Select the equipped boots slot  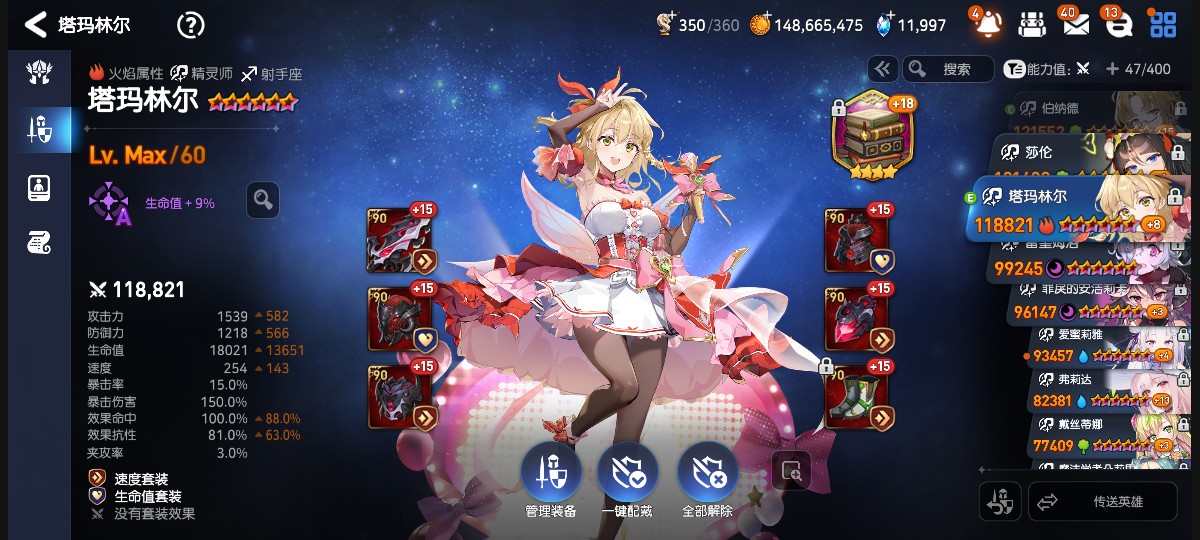pyautogui.click(x=857, y=397)
